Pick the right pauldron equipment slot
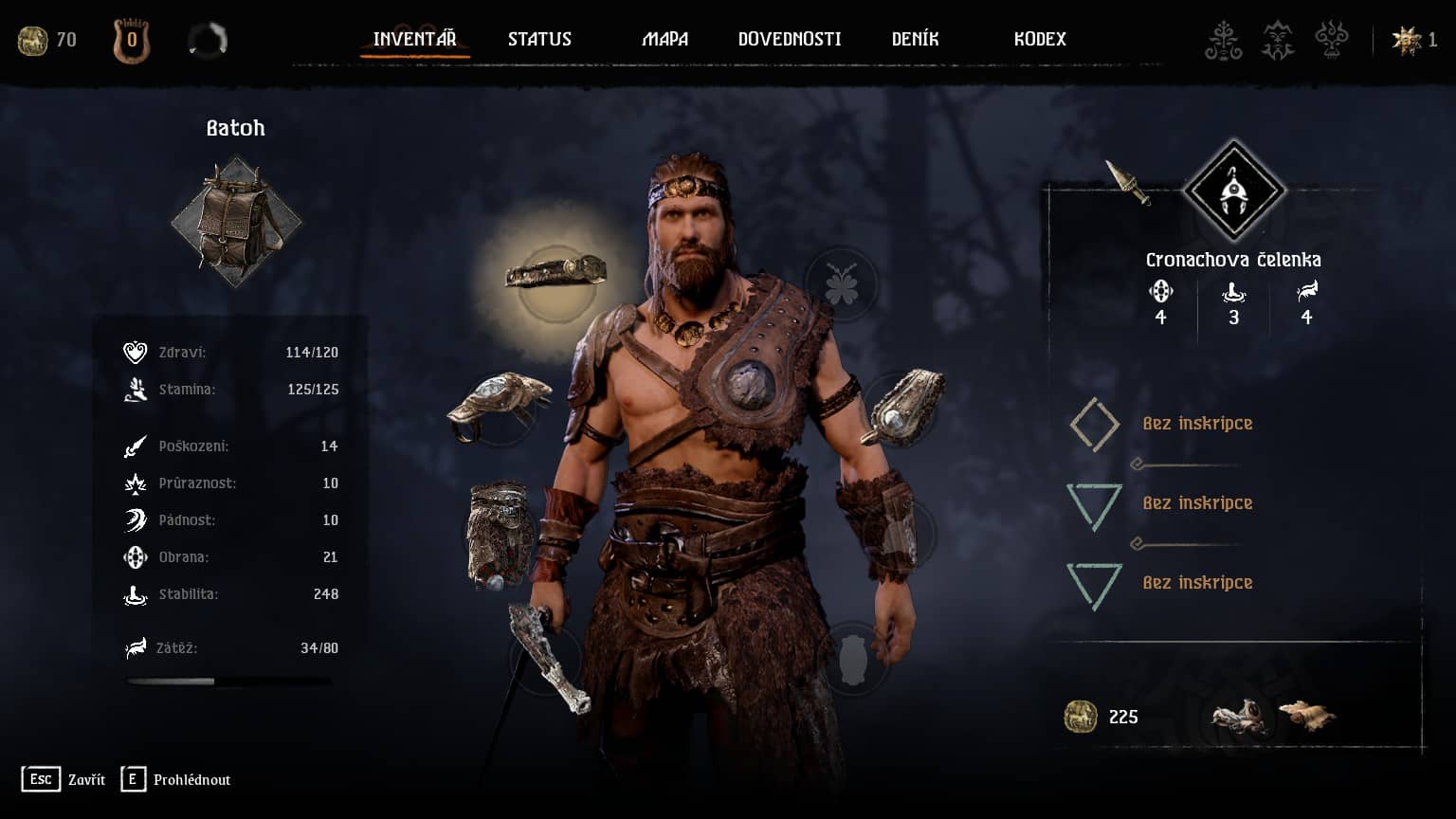This screenshot has height=819, width=1456. pyautogui.click(x=901, y=408)
